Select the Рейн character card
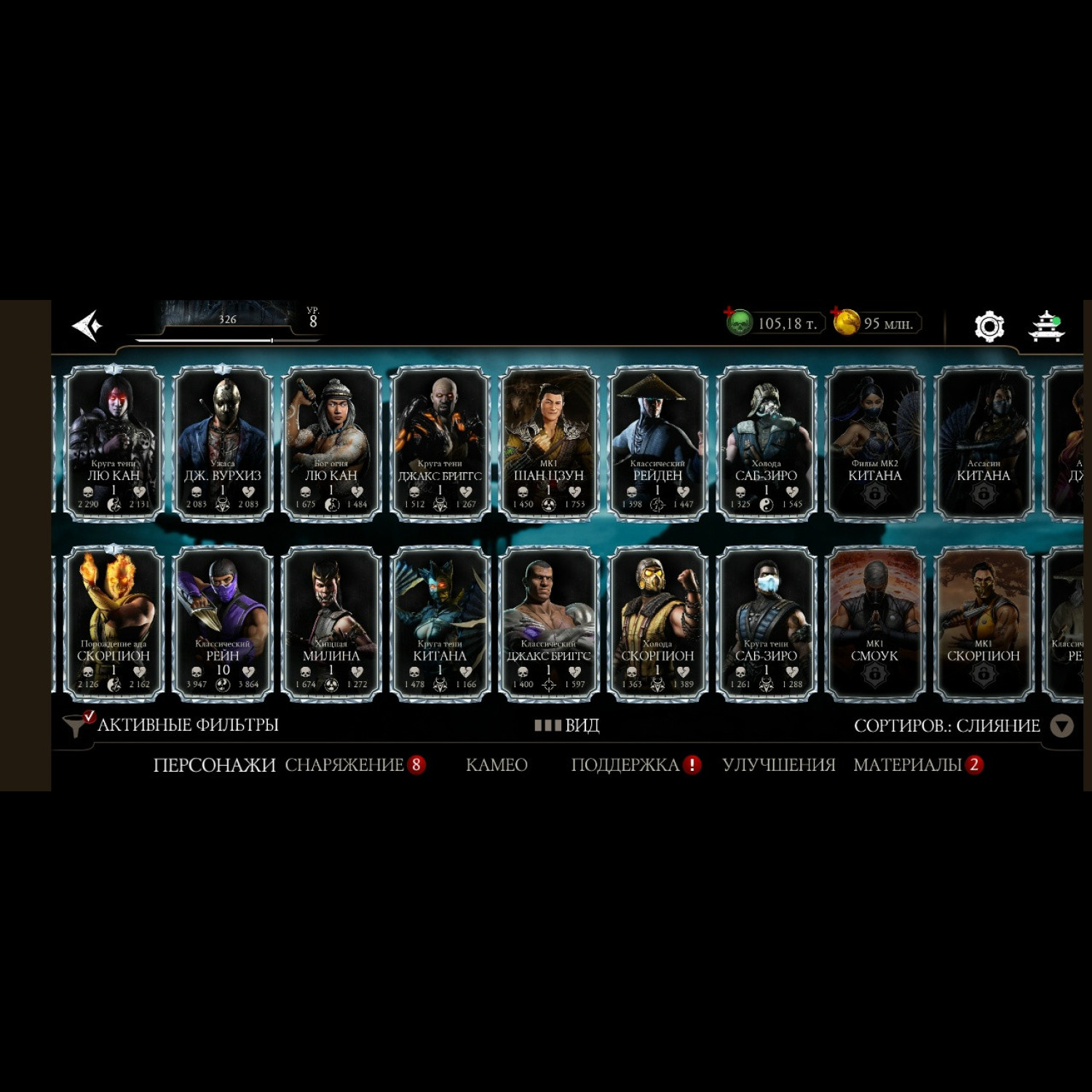Screen dimensions: 1092x1092 coord(222,623)
